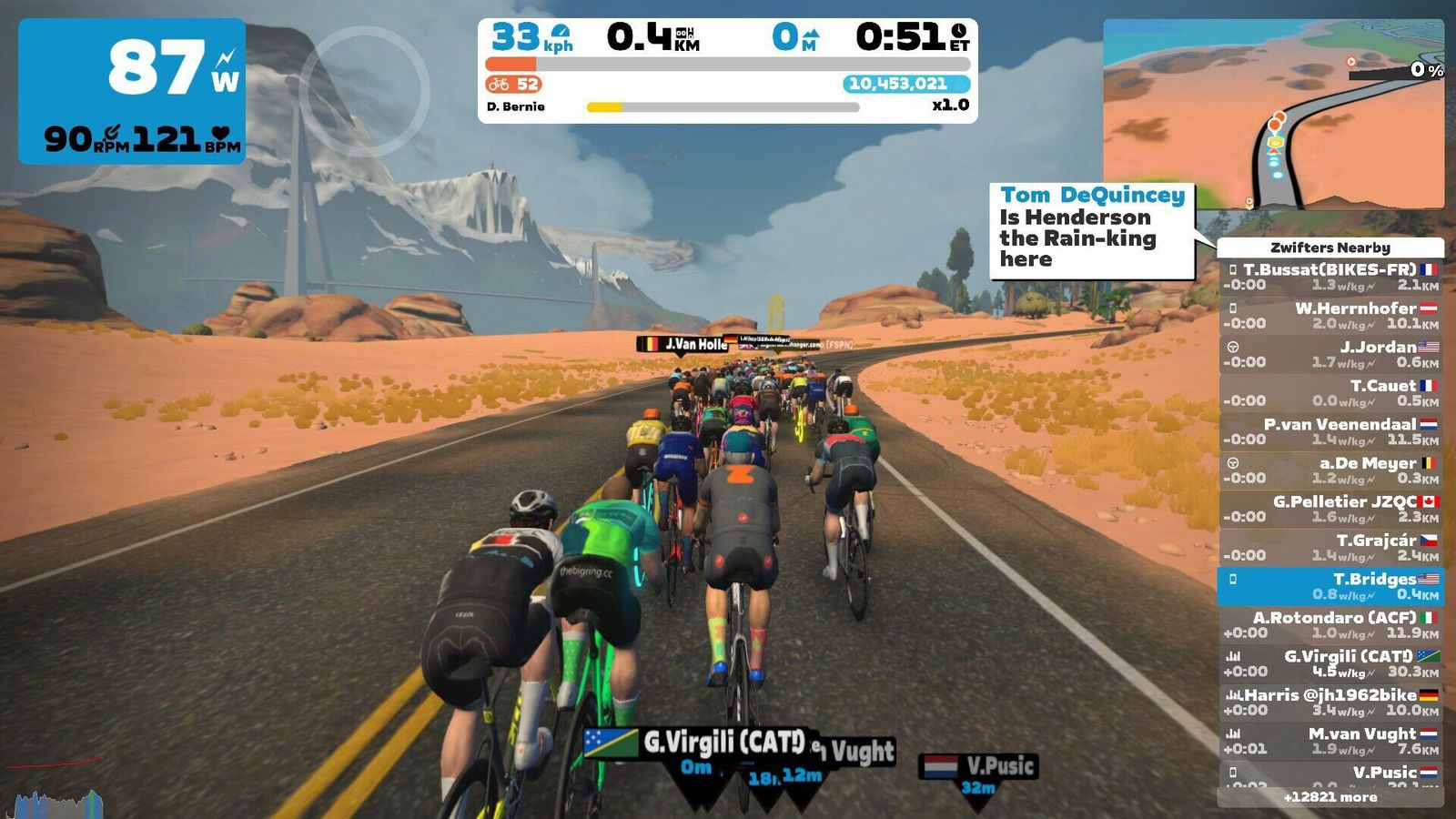This screenshot has height=819, width=1456.
Task: Click the power and heart rate panel
Action: (x=132, y=91)
